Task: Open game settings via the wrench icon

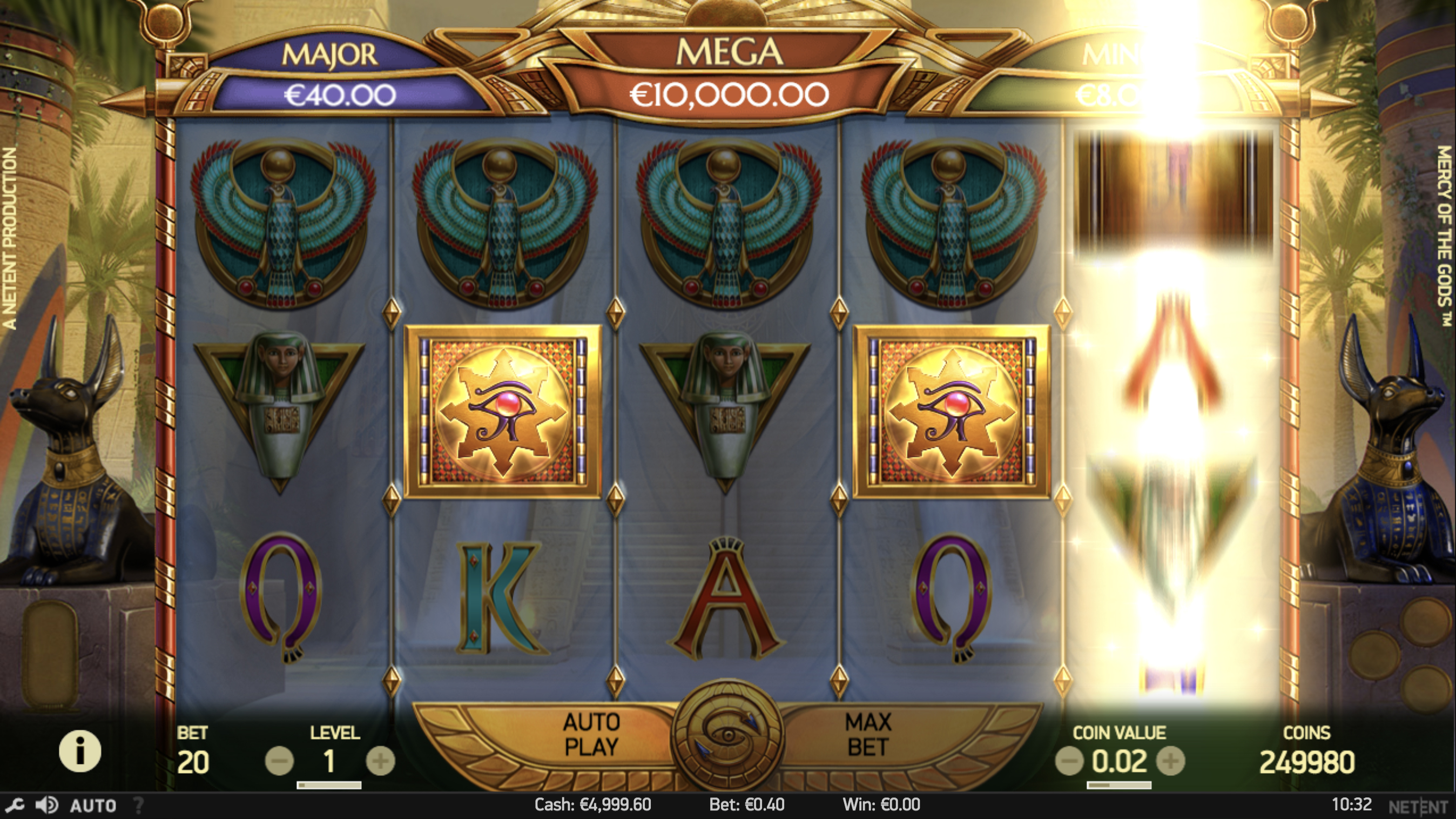Action: pyautogui.click(x=15, y=805)
